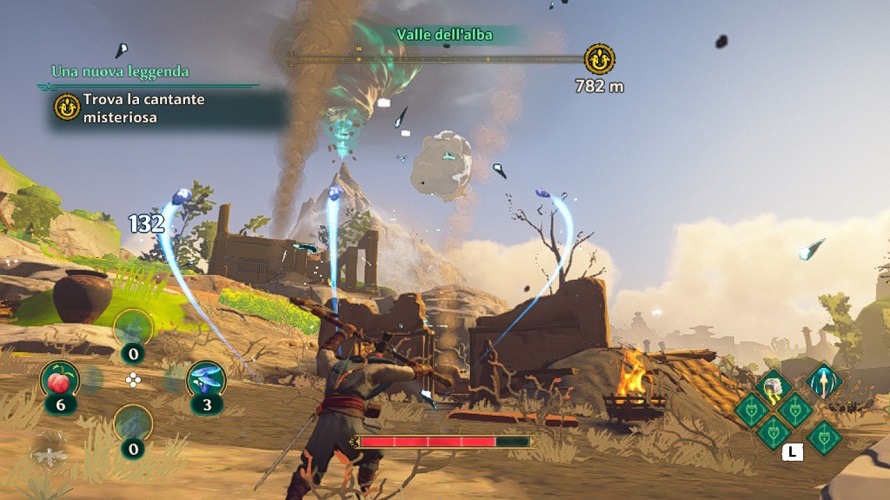
Task: Click the quest marker on the compass
Action: (x=599, y=58)
